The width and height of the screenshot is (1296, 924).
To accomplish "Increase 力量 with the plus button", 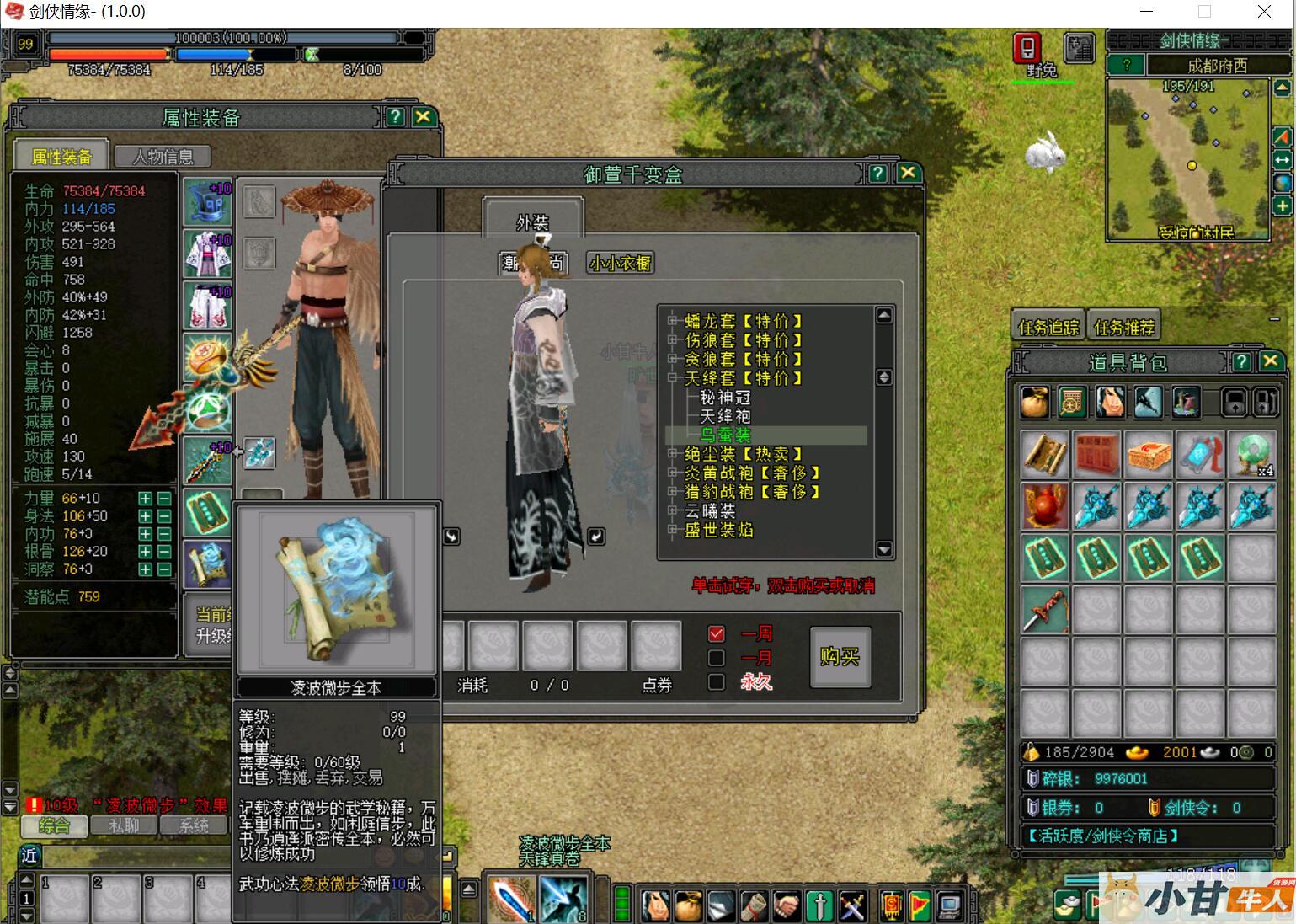I will pyautogui.click(x=146, y=499).
